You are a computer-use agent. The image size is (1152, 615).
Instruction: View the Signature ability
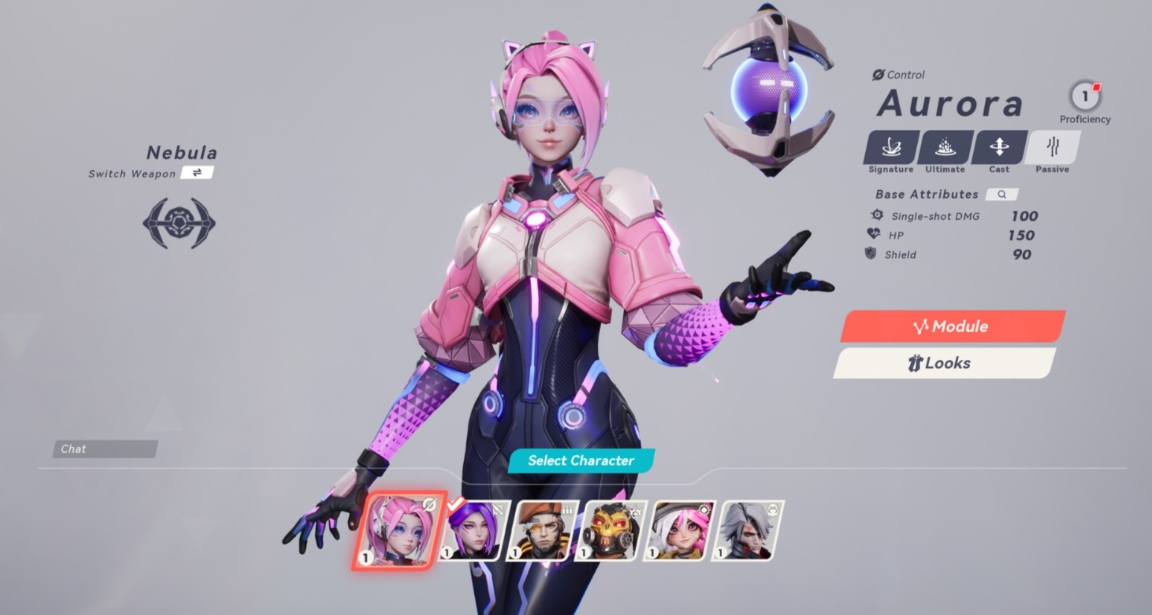coord(890,148)
